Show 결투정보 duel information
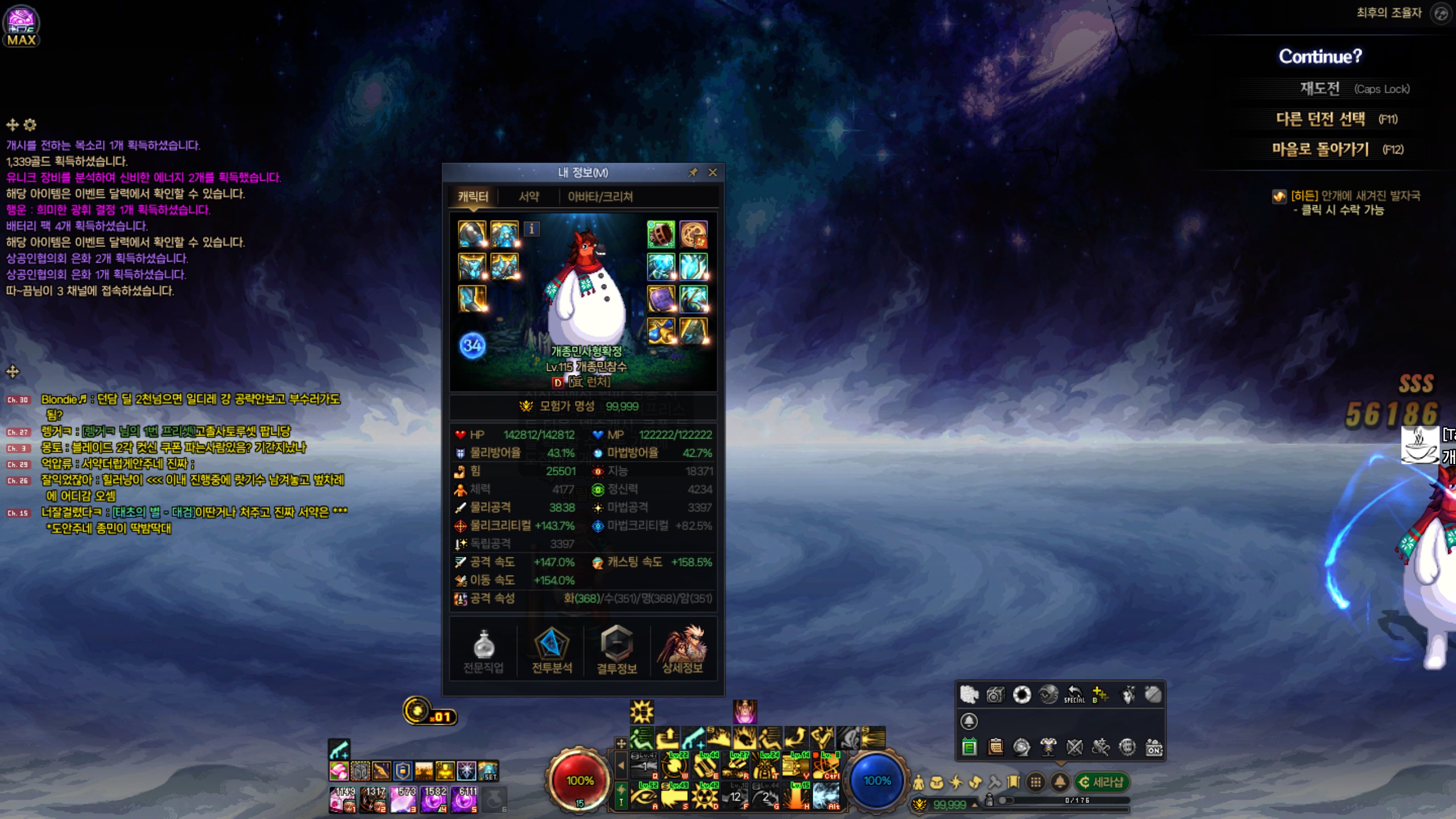 pyautogui.click(x=617, y=651)
